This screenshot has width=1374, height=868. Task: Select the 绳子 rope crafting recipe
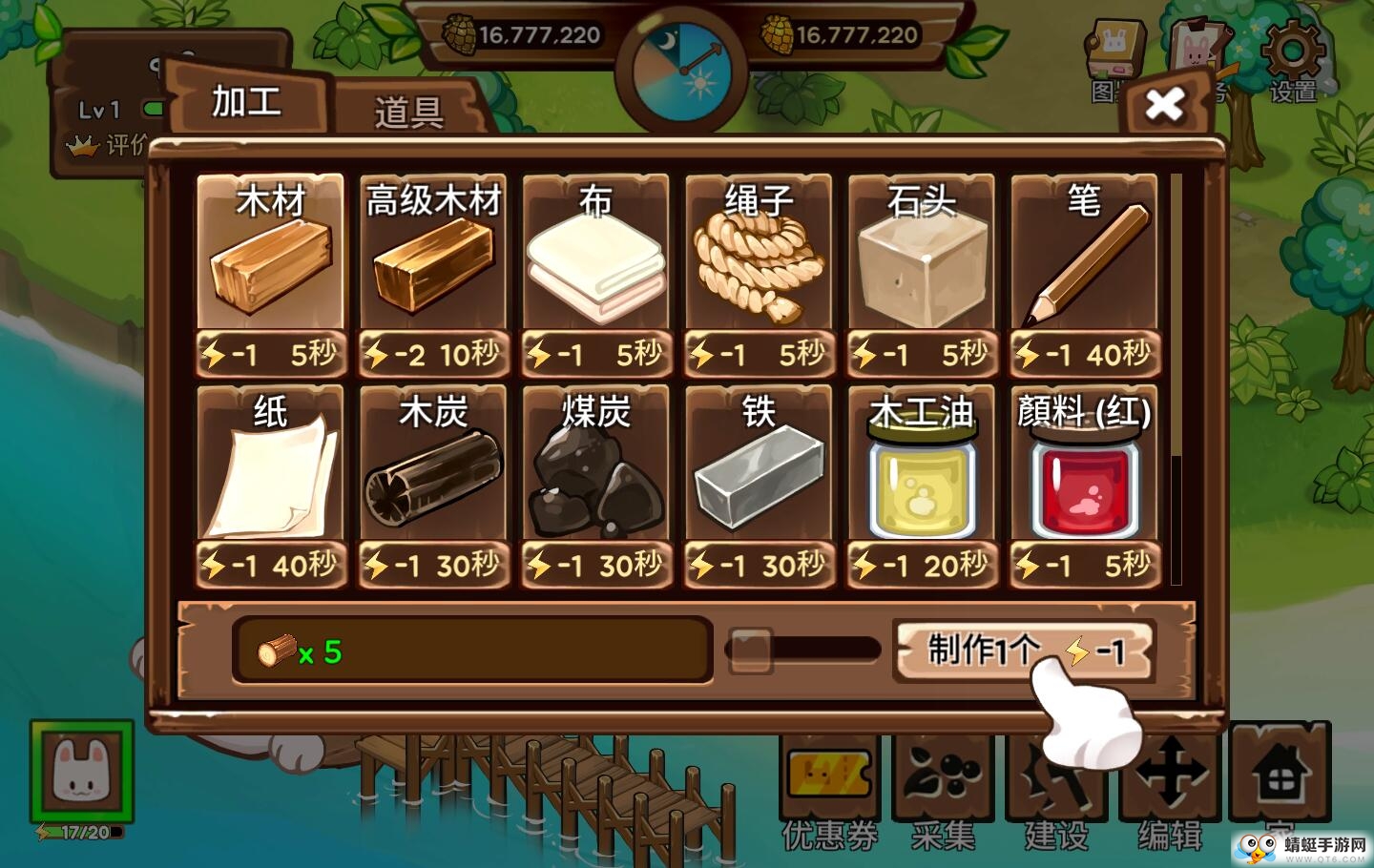pyautogui.click(x=760, y=258)
